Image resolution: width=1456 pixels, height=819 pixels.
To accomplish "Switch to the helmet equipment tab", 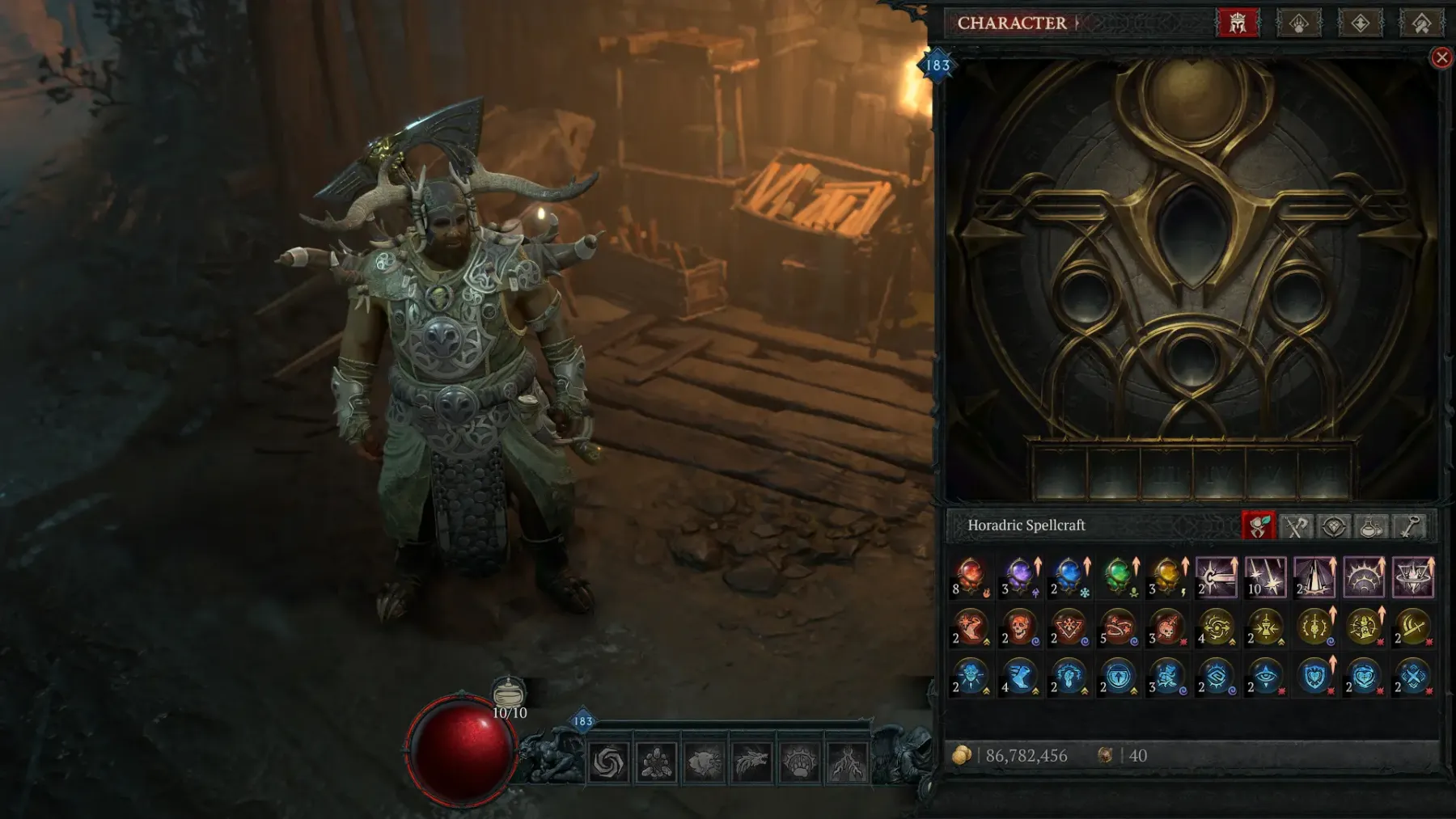I will 1238,23.
